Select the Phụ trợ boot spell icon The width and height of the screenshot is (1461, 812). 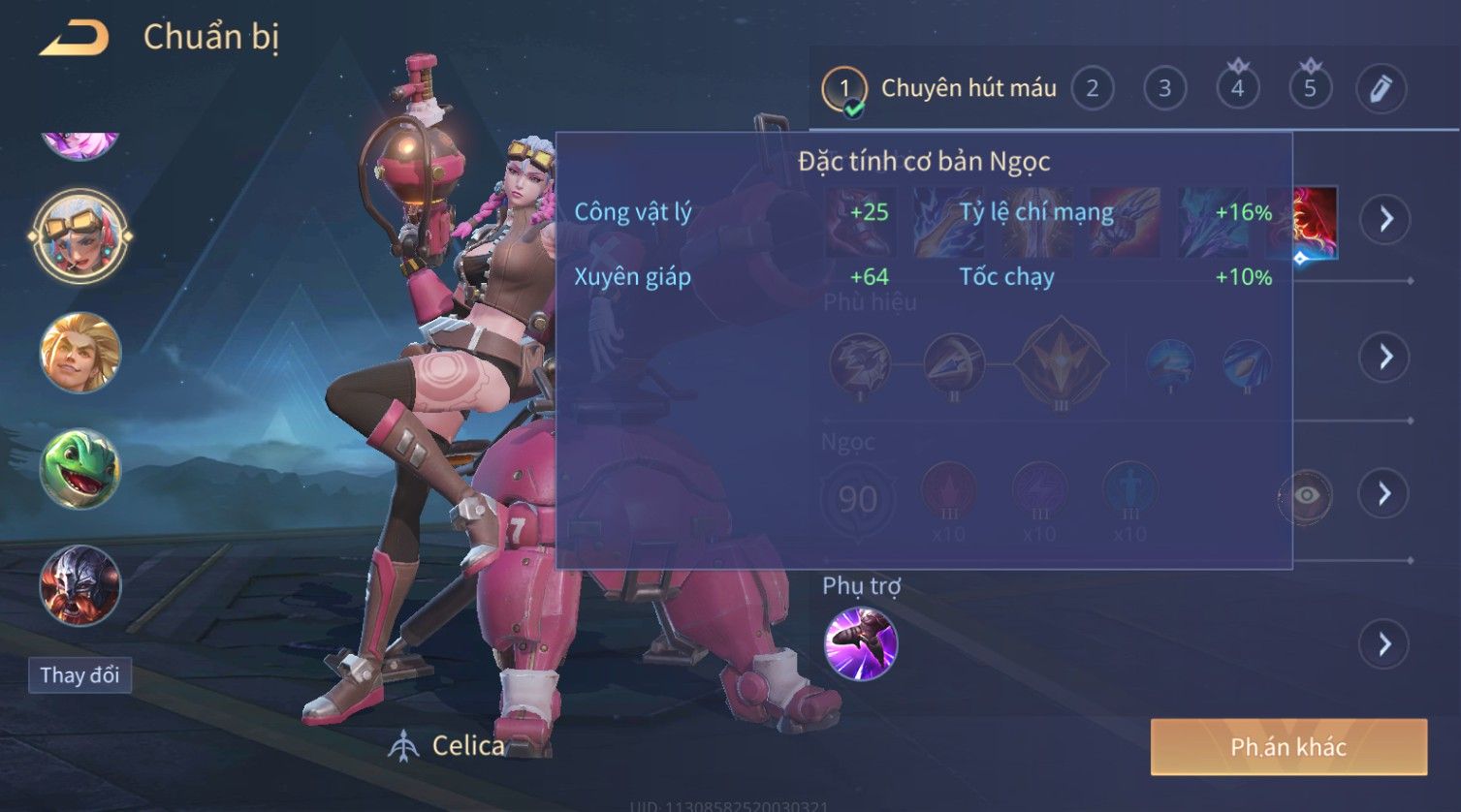[x=860, y=644]
